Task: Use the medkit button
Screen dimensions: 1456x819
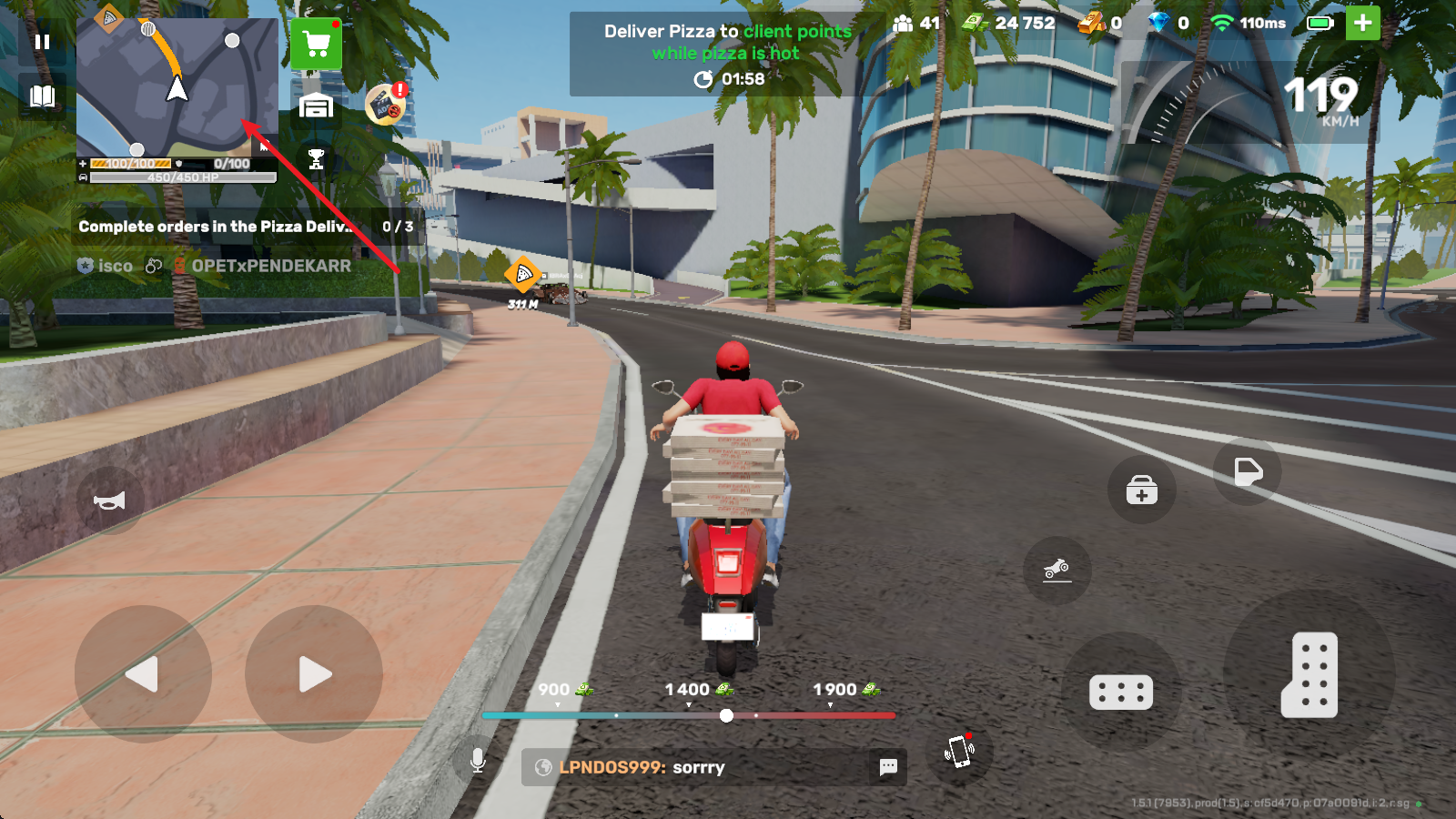Action: (x=1141, y=490)
